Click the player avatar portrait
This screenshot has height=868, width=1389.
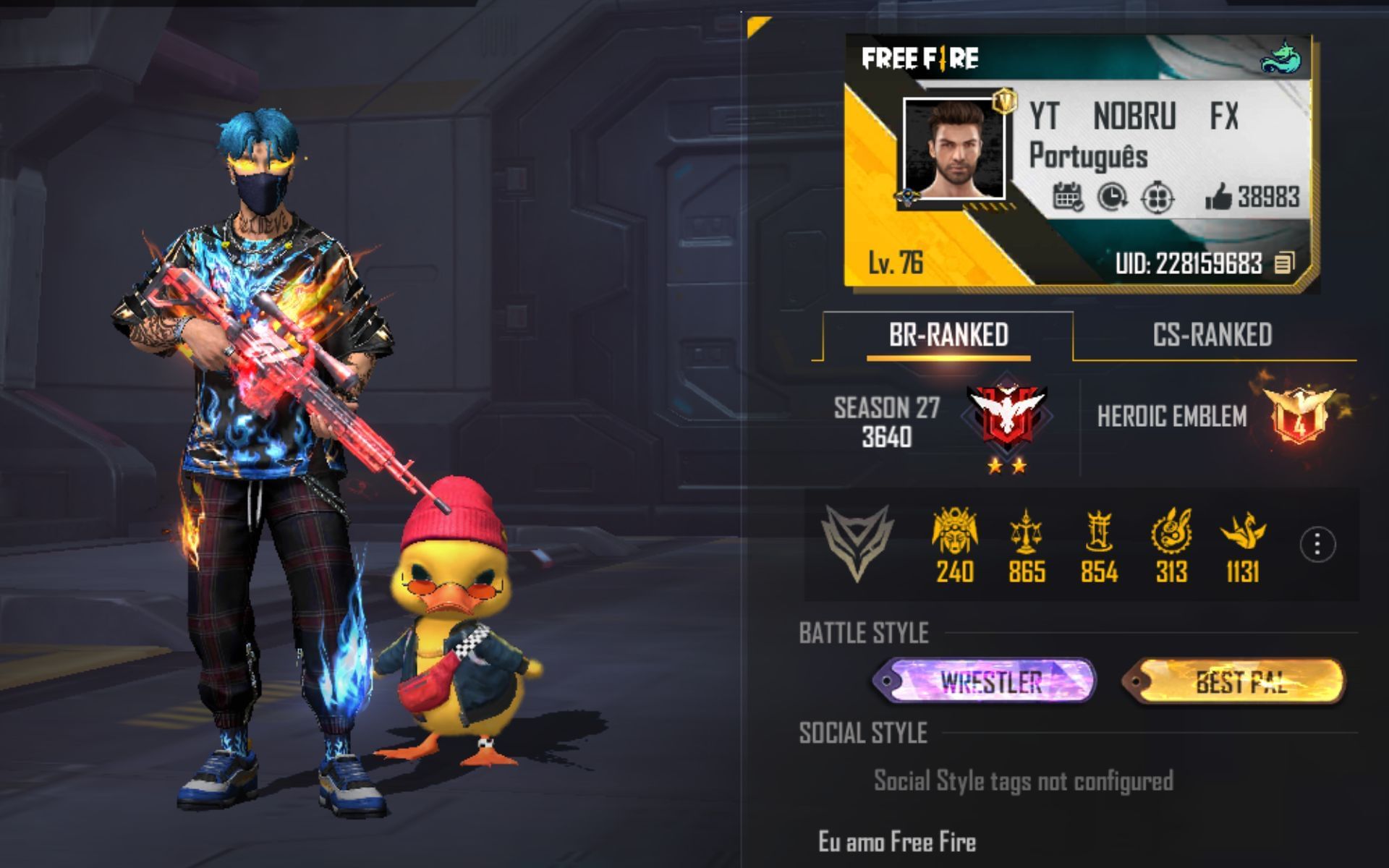click(954, 150)
